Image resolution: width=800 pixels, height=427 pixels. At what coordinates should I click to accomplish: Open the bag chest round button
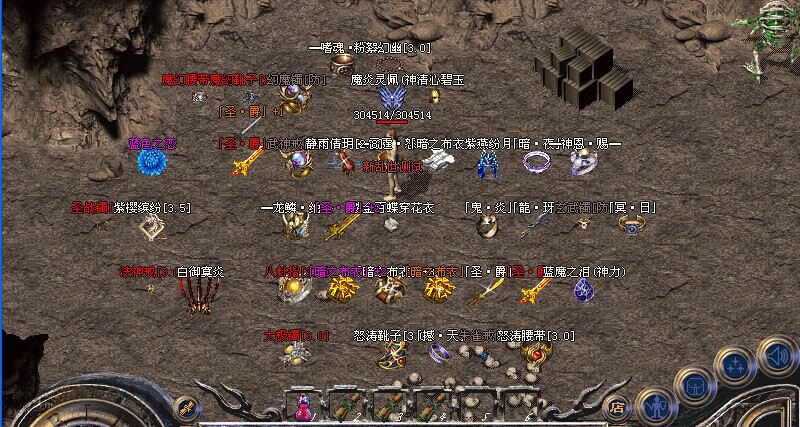tap(696, 385)
